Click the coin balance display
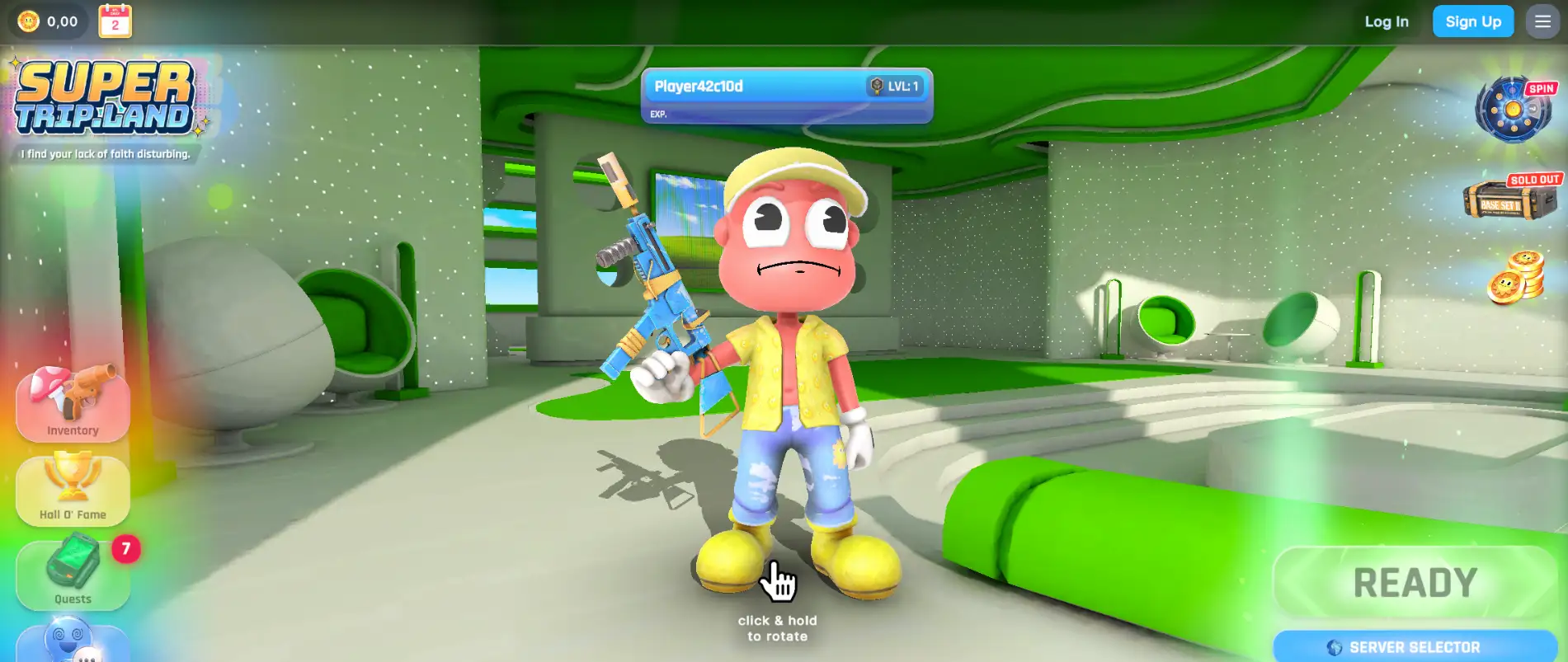The height and width of the screenshot is (662, 1568). 45,21
